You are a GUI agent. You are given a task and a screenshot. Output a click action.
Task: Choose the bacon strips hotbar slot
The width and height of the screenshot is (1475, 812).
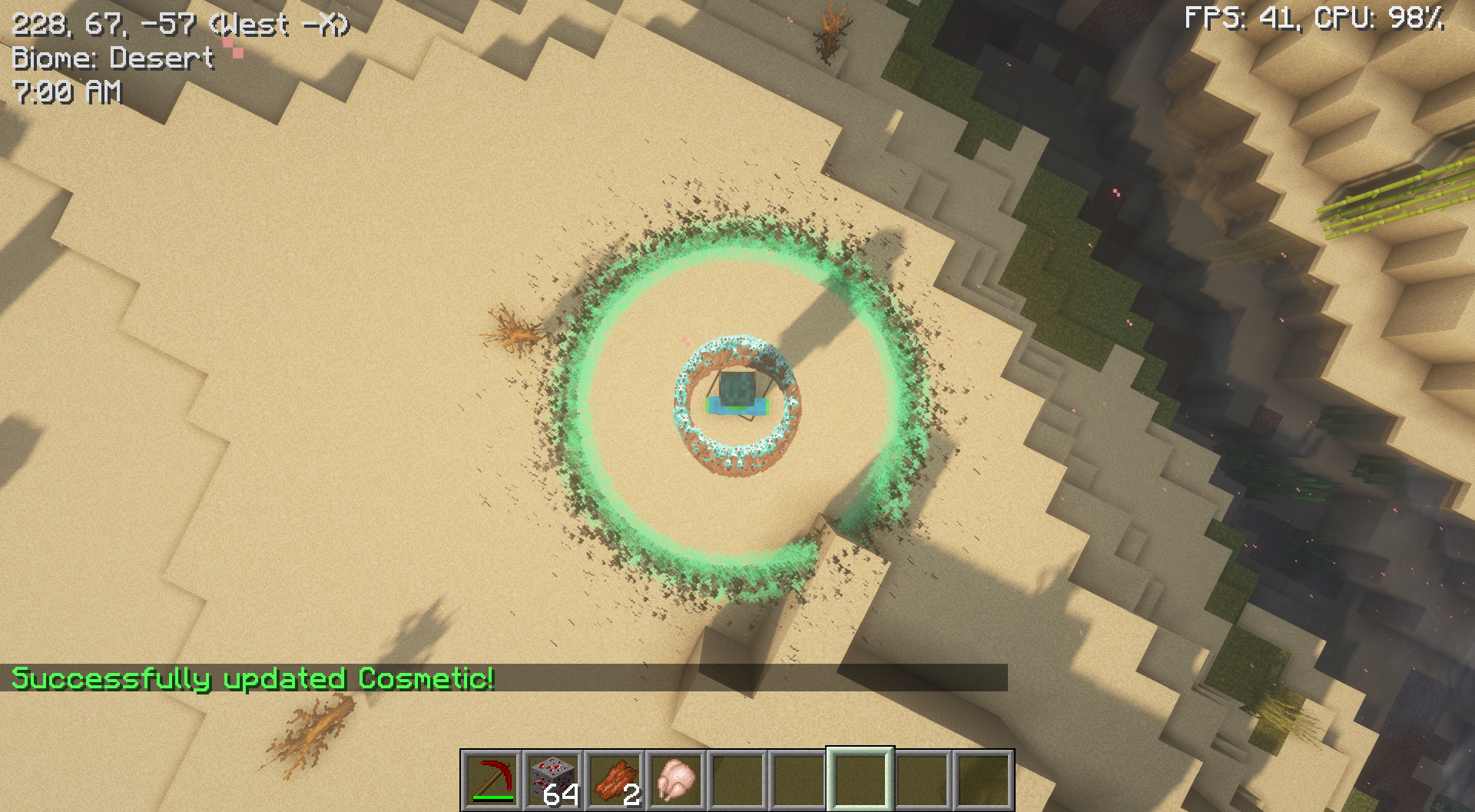pos(615,780)
